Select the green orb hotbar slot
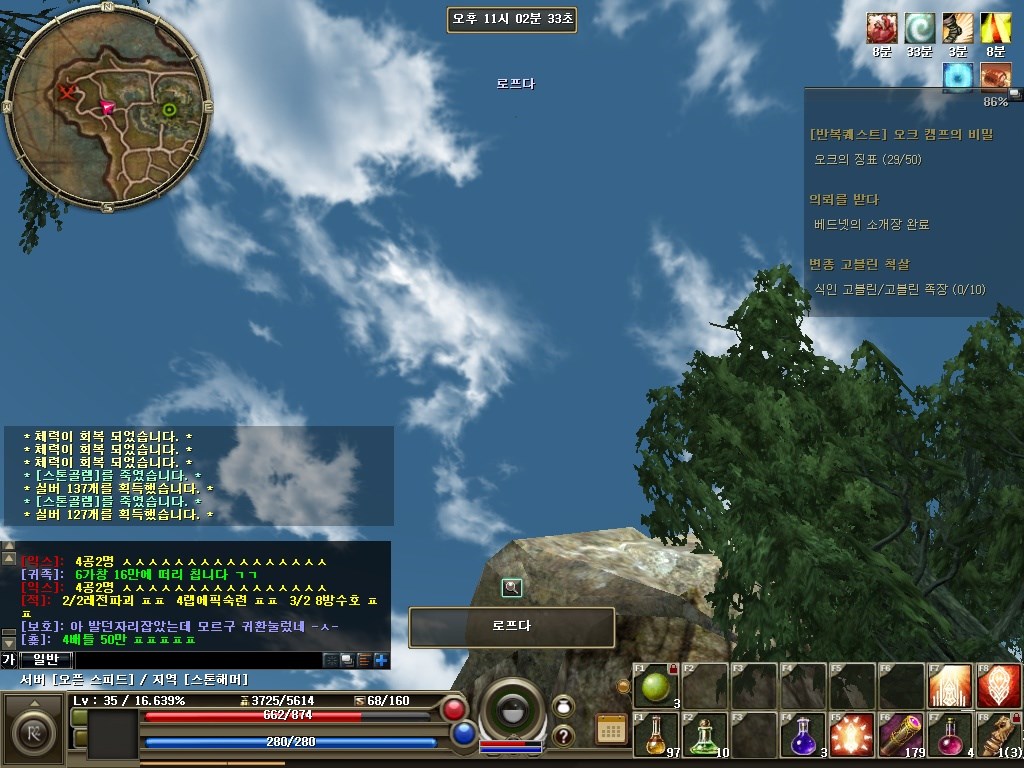1024x768 pixels. point(655,686)
